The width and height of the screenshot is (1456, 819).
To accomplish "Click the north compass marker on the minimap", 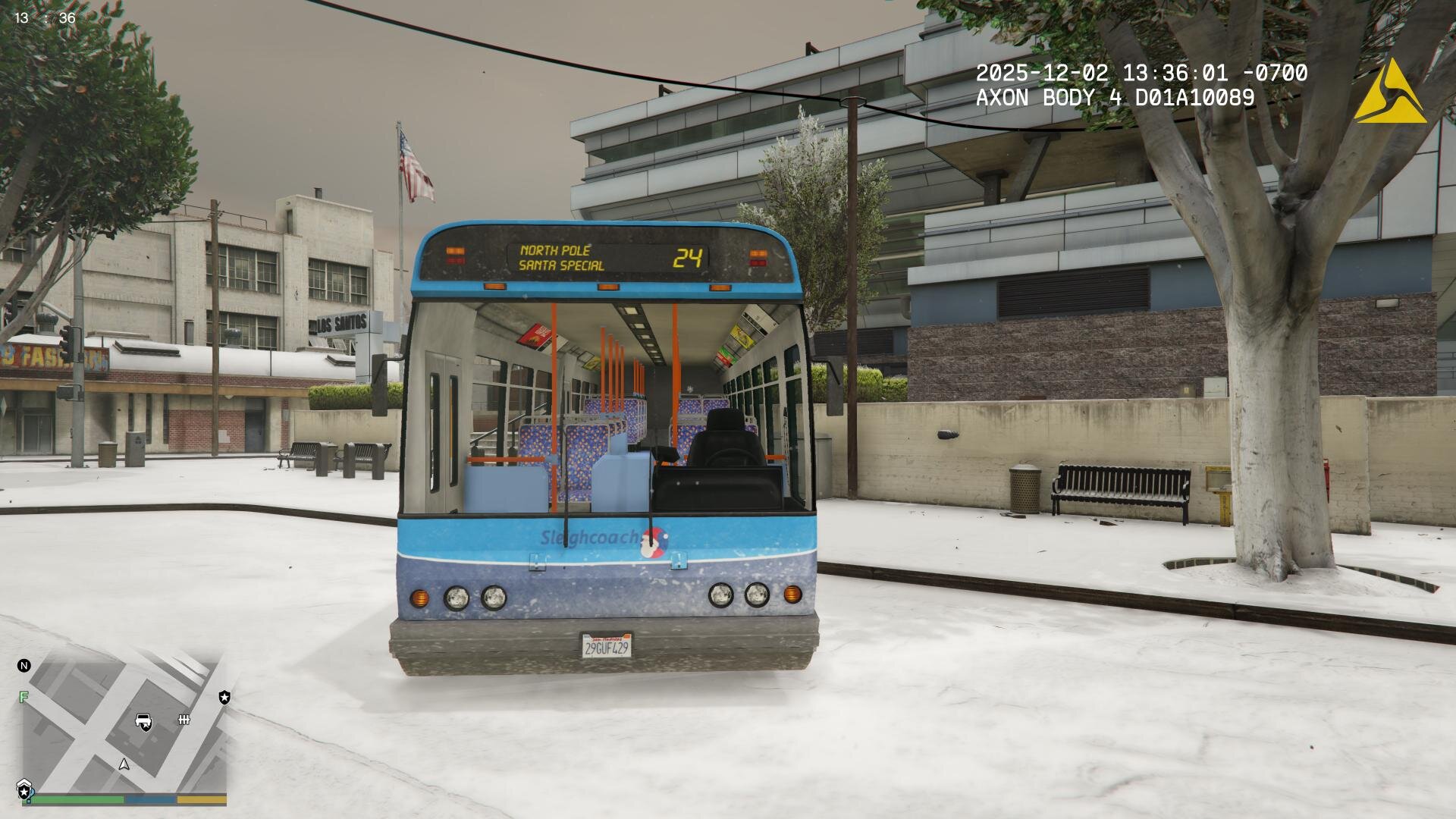I will (x=24, y=666).
